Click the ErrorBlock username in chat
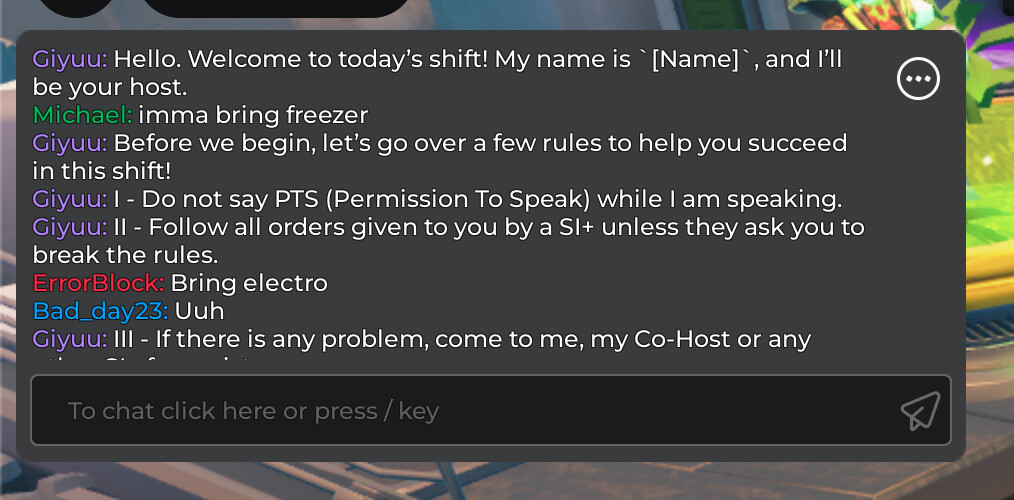Image resolution: width=1014 pixels, height=500 pixels. [x=97, y=283]
